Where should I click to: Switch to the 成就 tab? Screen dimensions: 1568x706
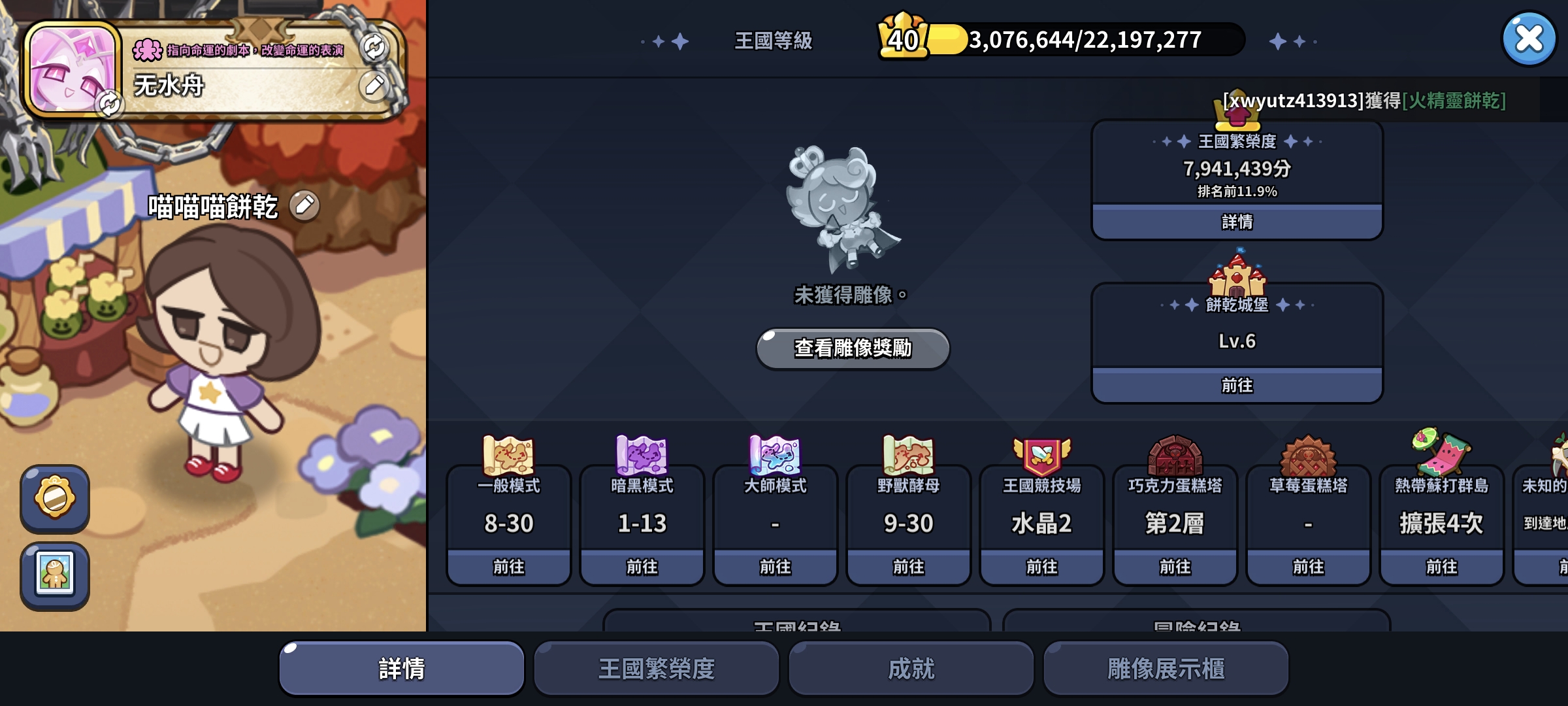point(911,667)
